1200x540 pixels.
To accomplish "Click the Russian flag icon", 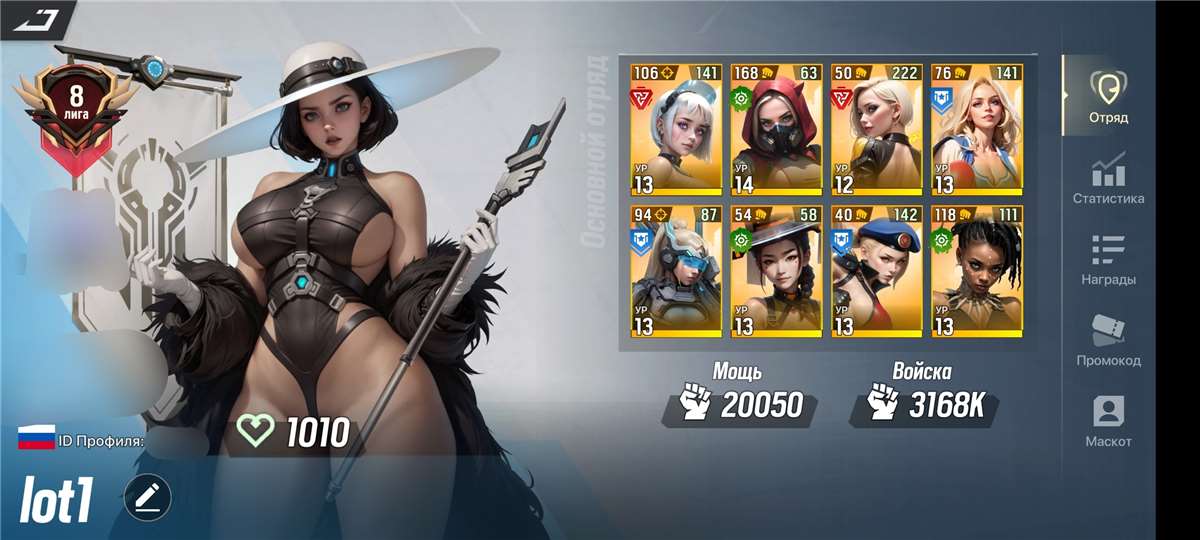I will point(36,437).
